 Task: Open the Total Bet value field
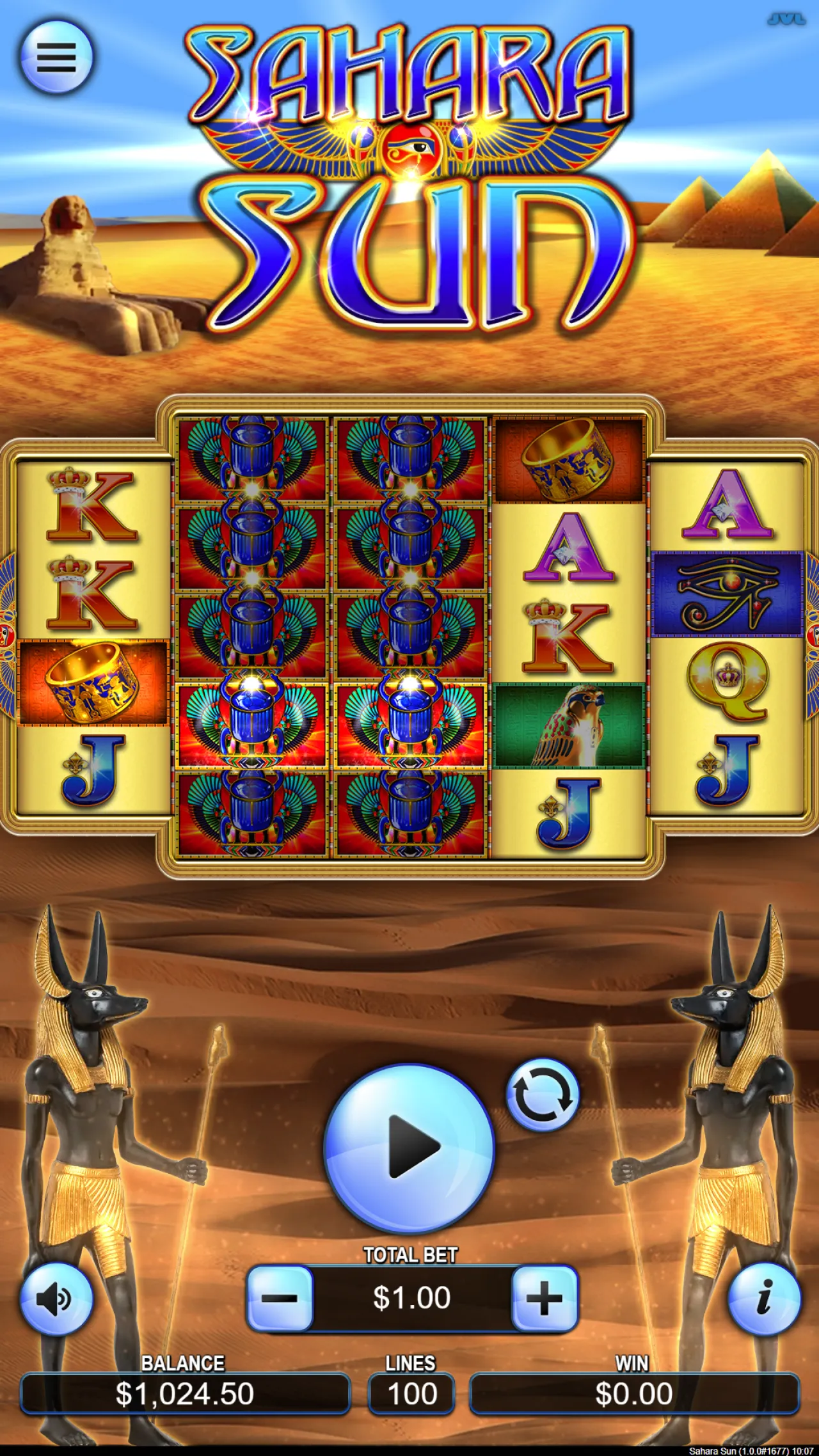tap(413, 1297)
